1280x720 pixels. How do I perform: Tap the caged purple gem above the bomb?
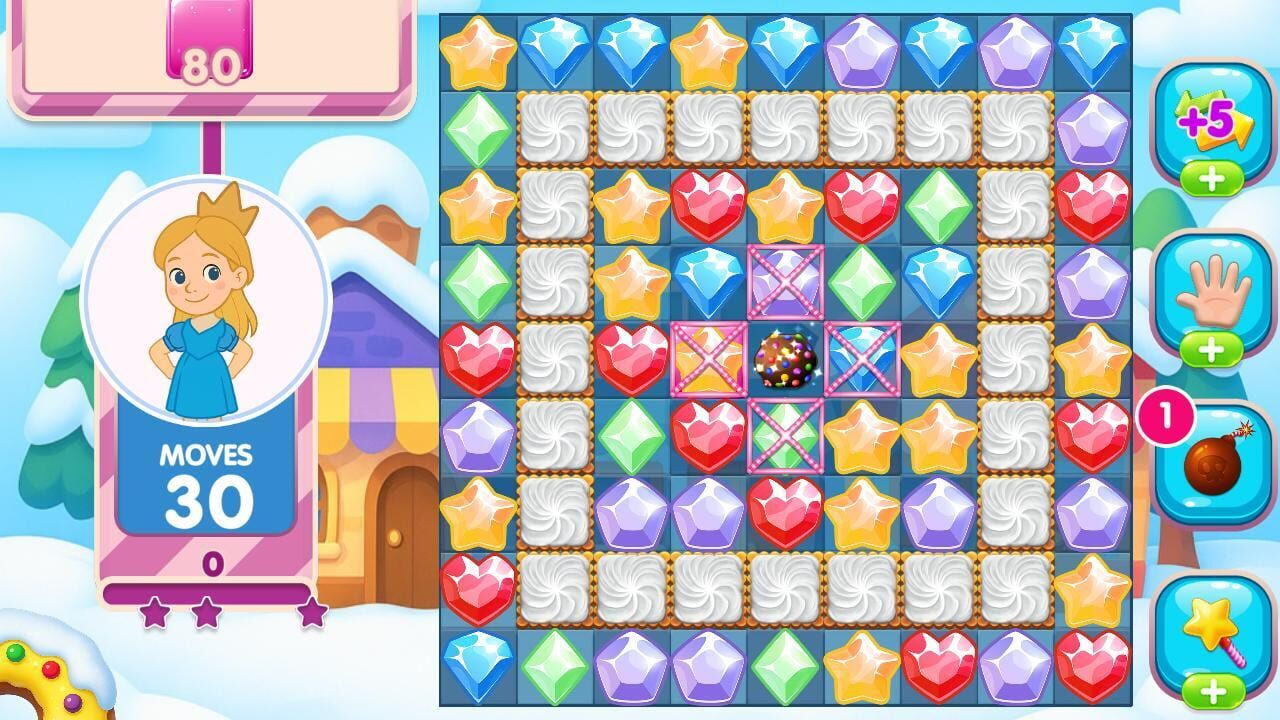784,283
